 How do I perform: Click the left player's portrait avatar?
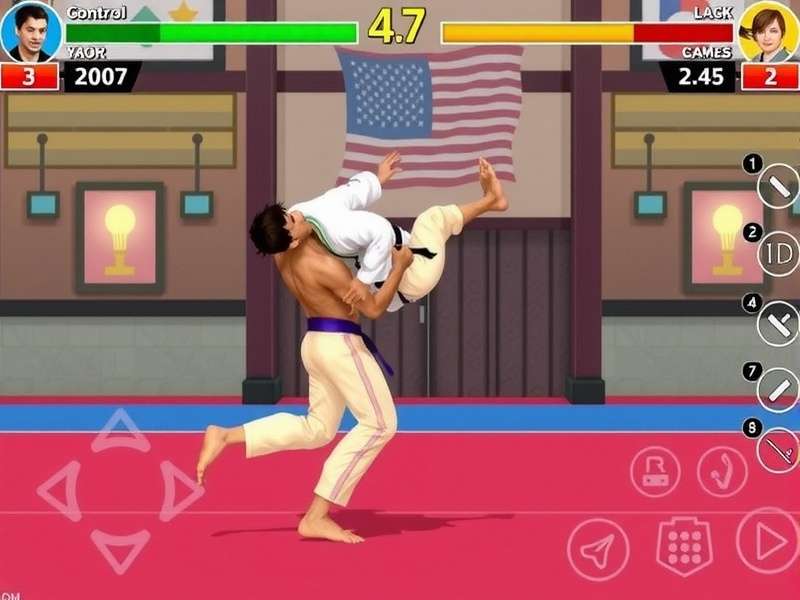(31, 32)
